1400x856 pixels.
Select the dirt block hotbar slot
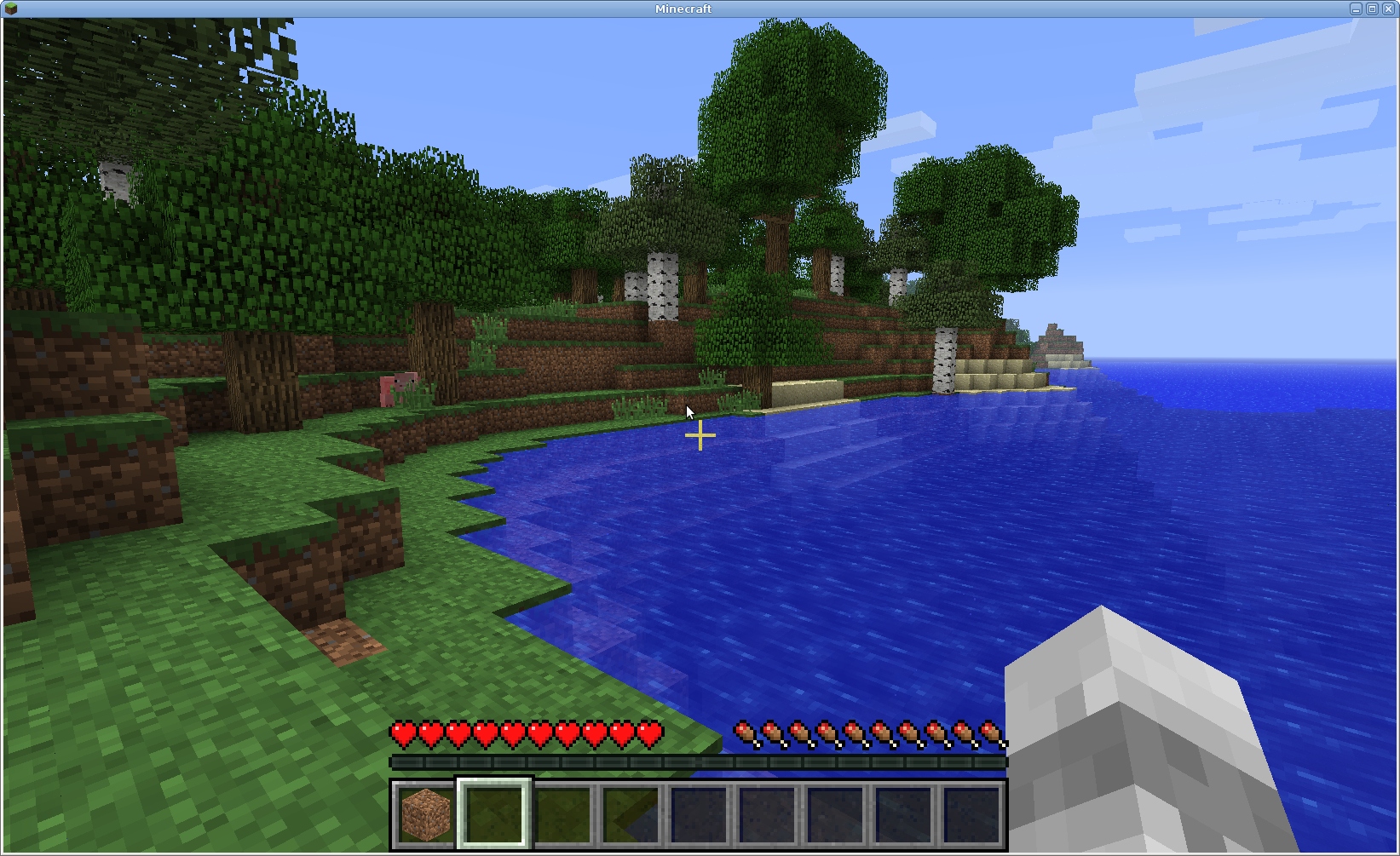(425, 813)
